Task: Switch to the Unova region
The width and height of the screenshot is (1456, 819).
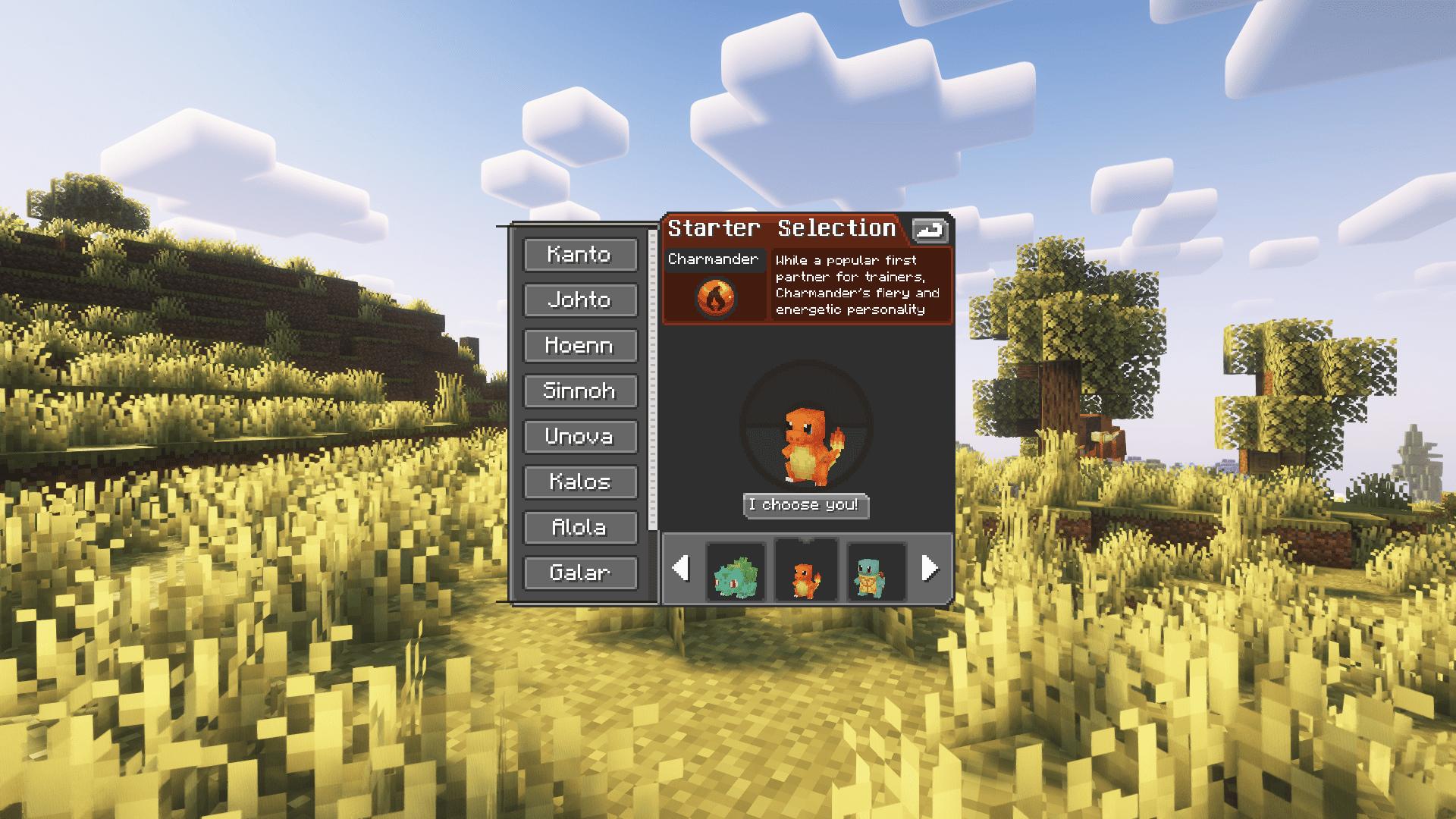Action: point(580,437)
